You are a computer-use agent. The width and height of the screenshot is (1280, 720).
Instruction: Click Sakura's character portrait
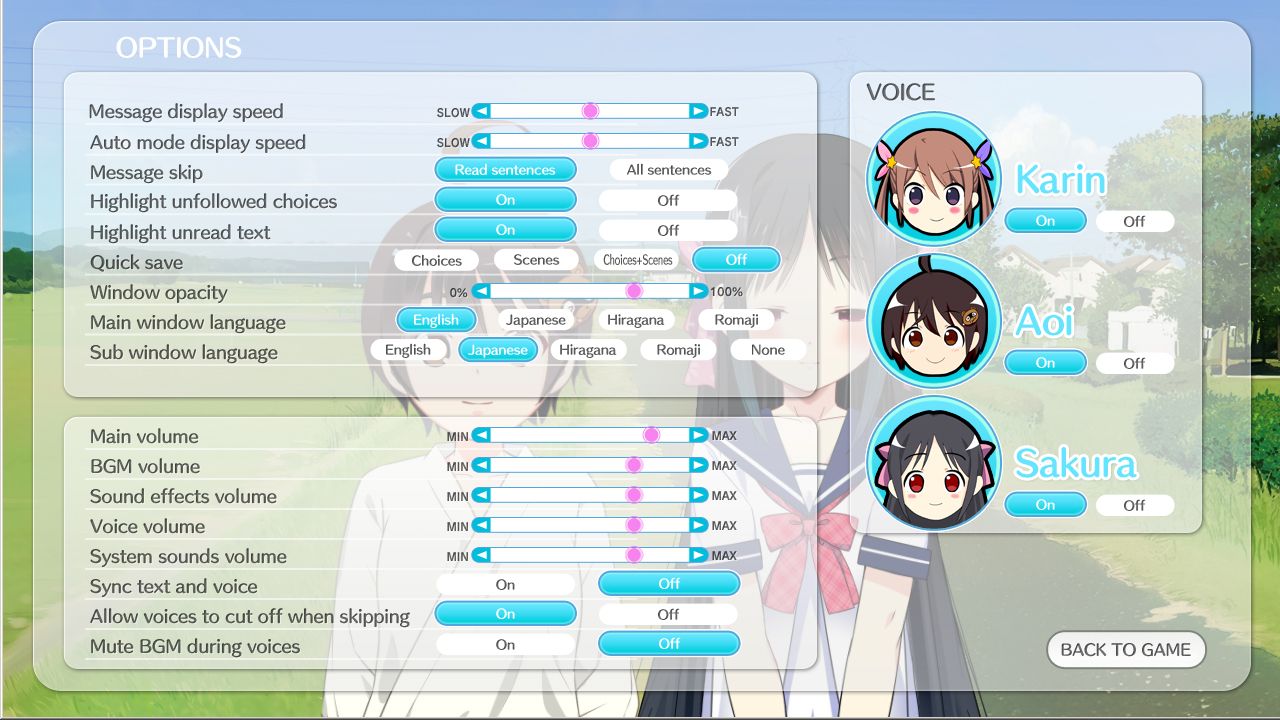(x=934, y=462)
